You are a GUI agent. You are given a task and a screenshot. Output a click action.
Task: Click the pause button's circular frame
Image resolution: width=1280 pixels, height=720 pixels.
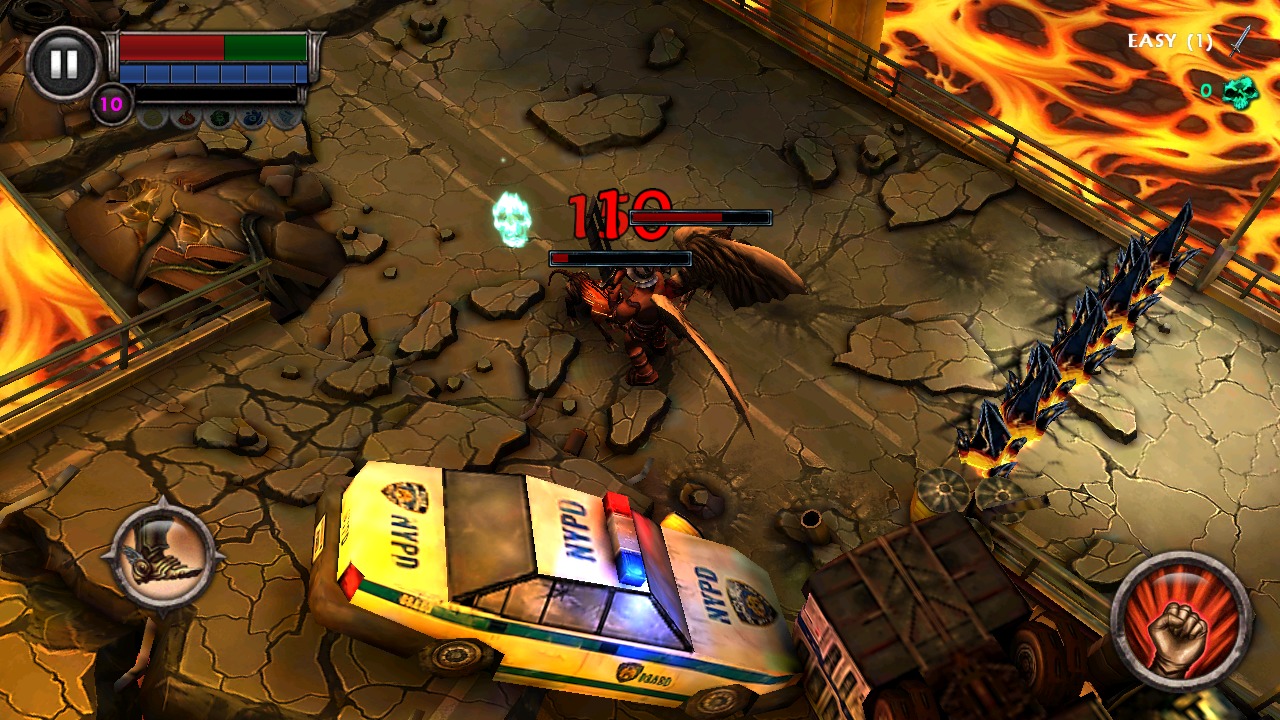pyautogui.click(x=64, y=66)
